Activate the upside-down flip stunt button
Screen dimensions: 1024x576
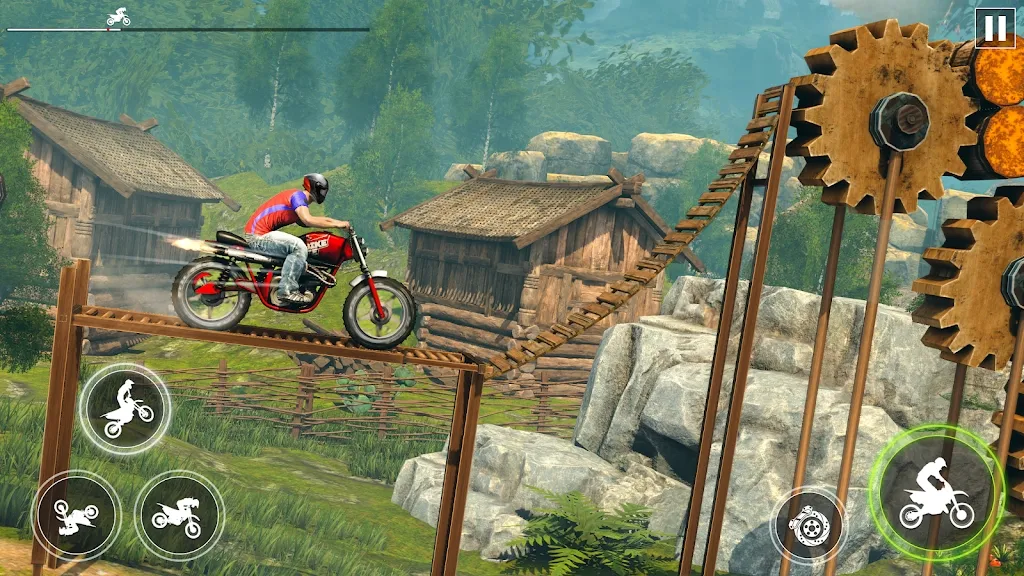coord(77,515)
